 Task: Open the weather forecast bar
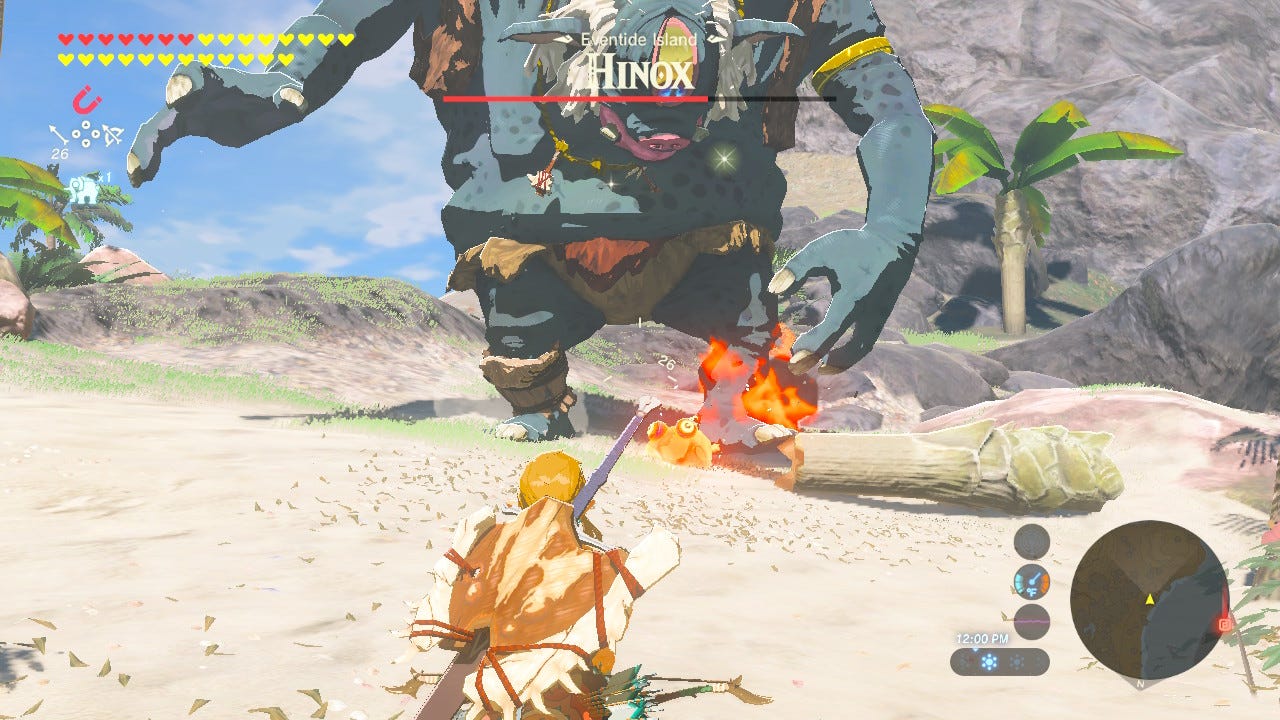tap(999, 661)
